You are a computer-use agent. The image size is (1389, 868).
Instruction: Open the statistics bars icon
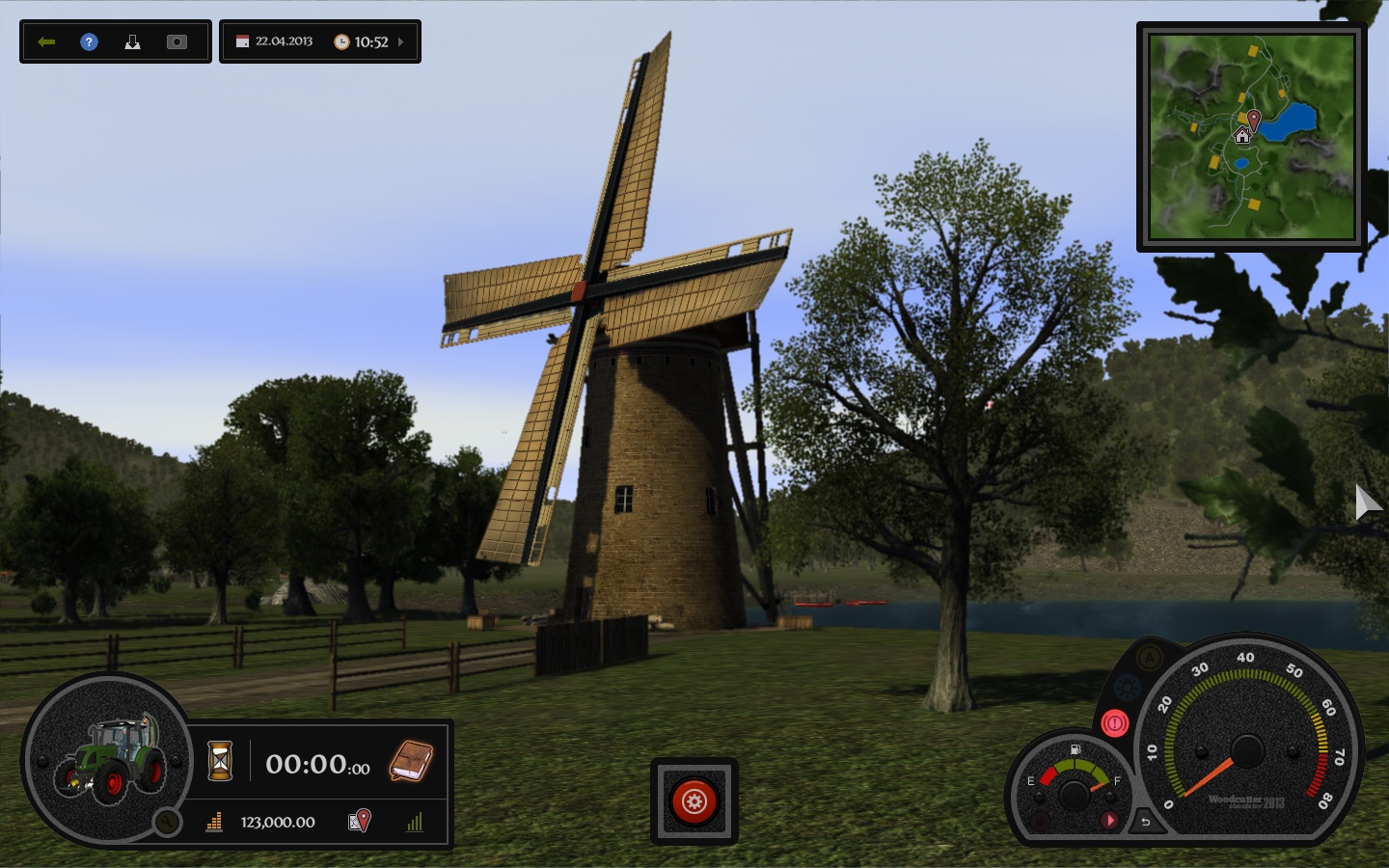click(416, 824)
